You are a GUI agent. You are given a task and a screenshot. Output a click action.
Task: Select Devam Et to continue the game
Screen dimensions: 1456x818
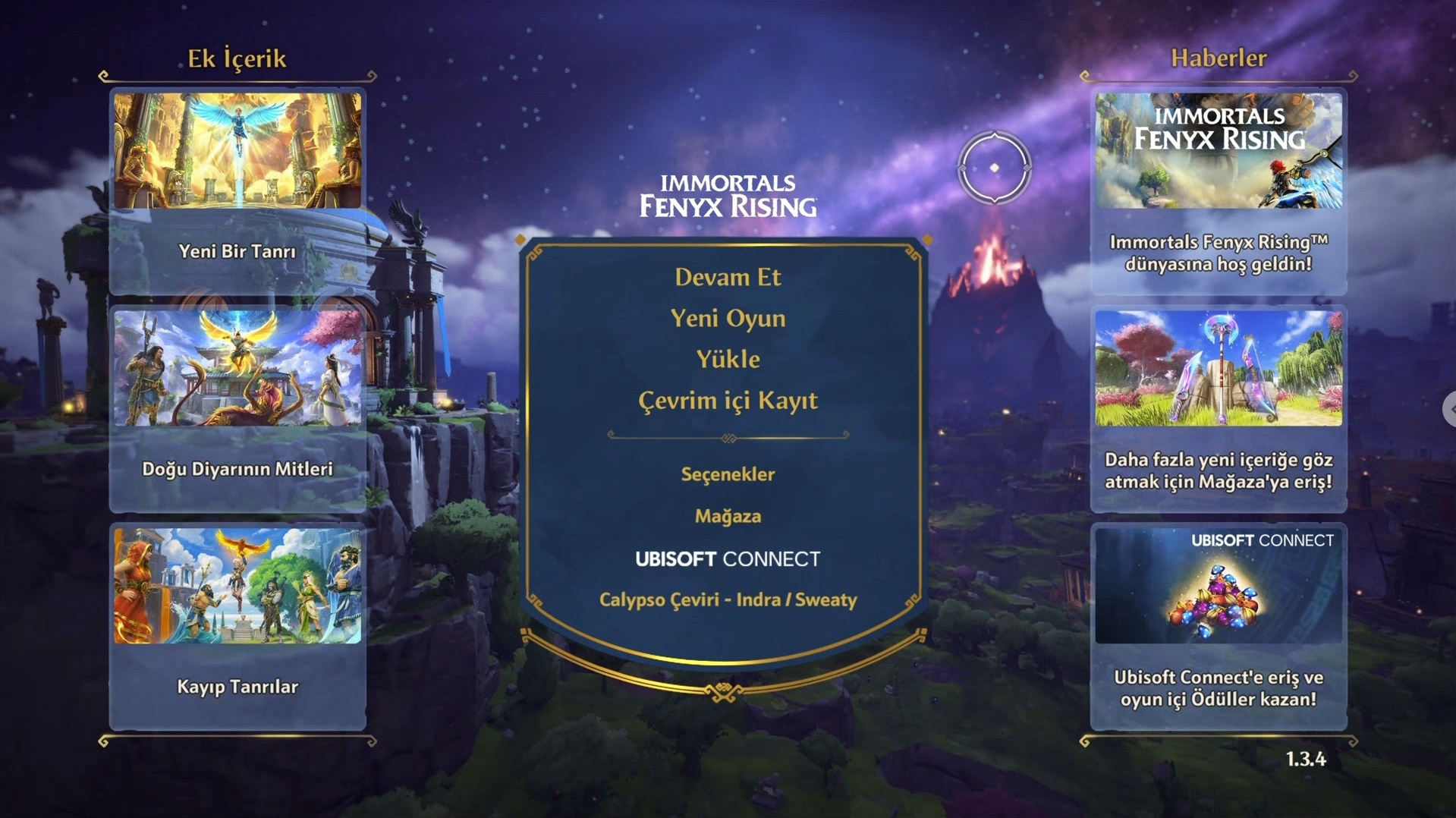728,278
